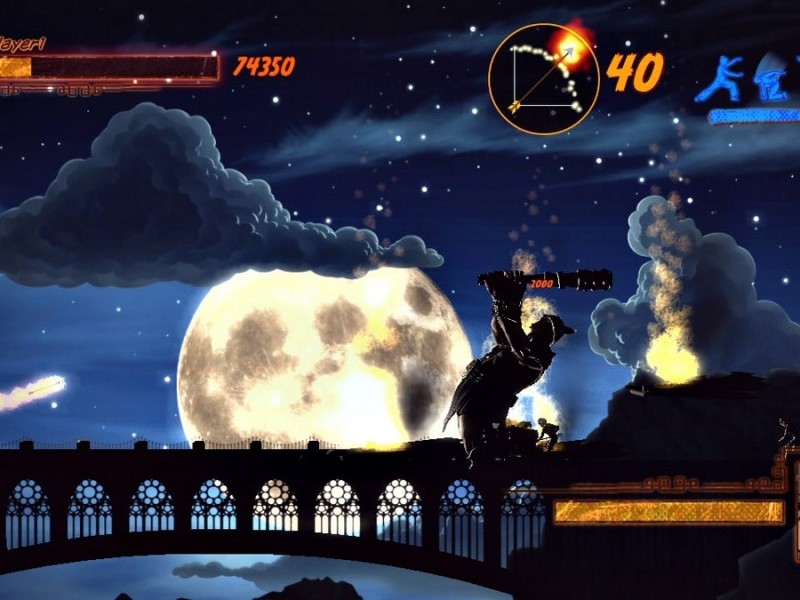This screenshot has height=600, width=800.
Task: Select the flaming bow and arrow weapon icon
Action: (543, 78)
